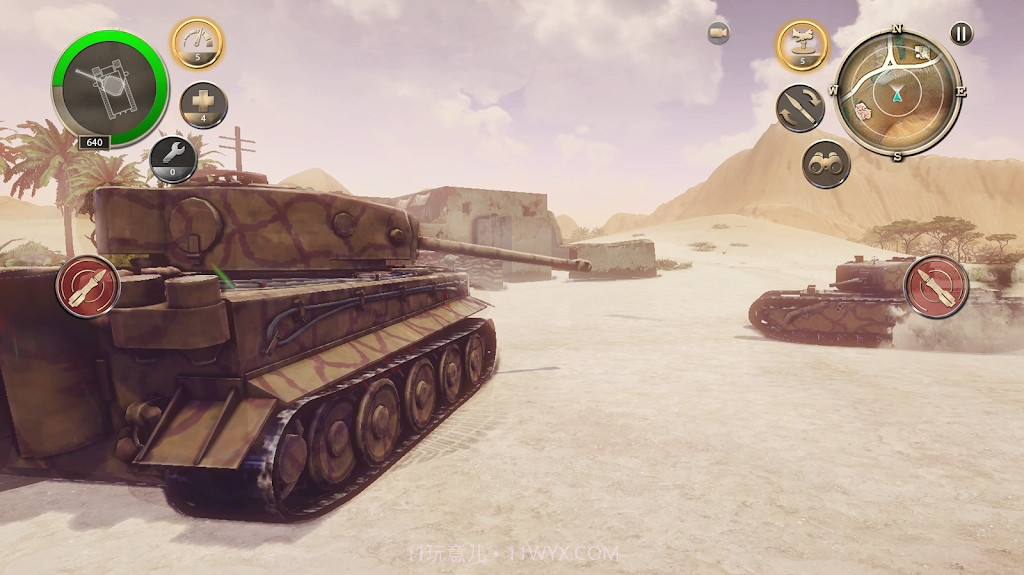Switch ammunition with the shell swap icon
The width and height of the screenshot is (1024, 575).
[800, 108]
